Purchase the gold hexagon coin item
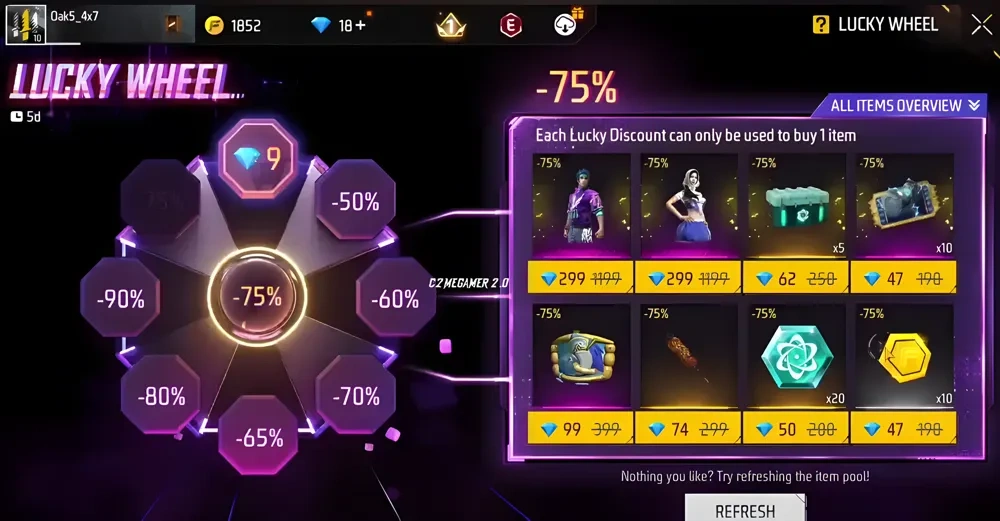The image size is (1000, 521). click(903, 428)
